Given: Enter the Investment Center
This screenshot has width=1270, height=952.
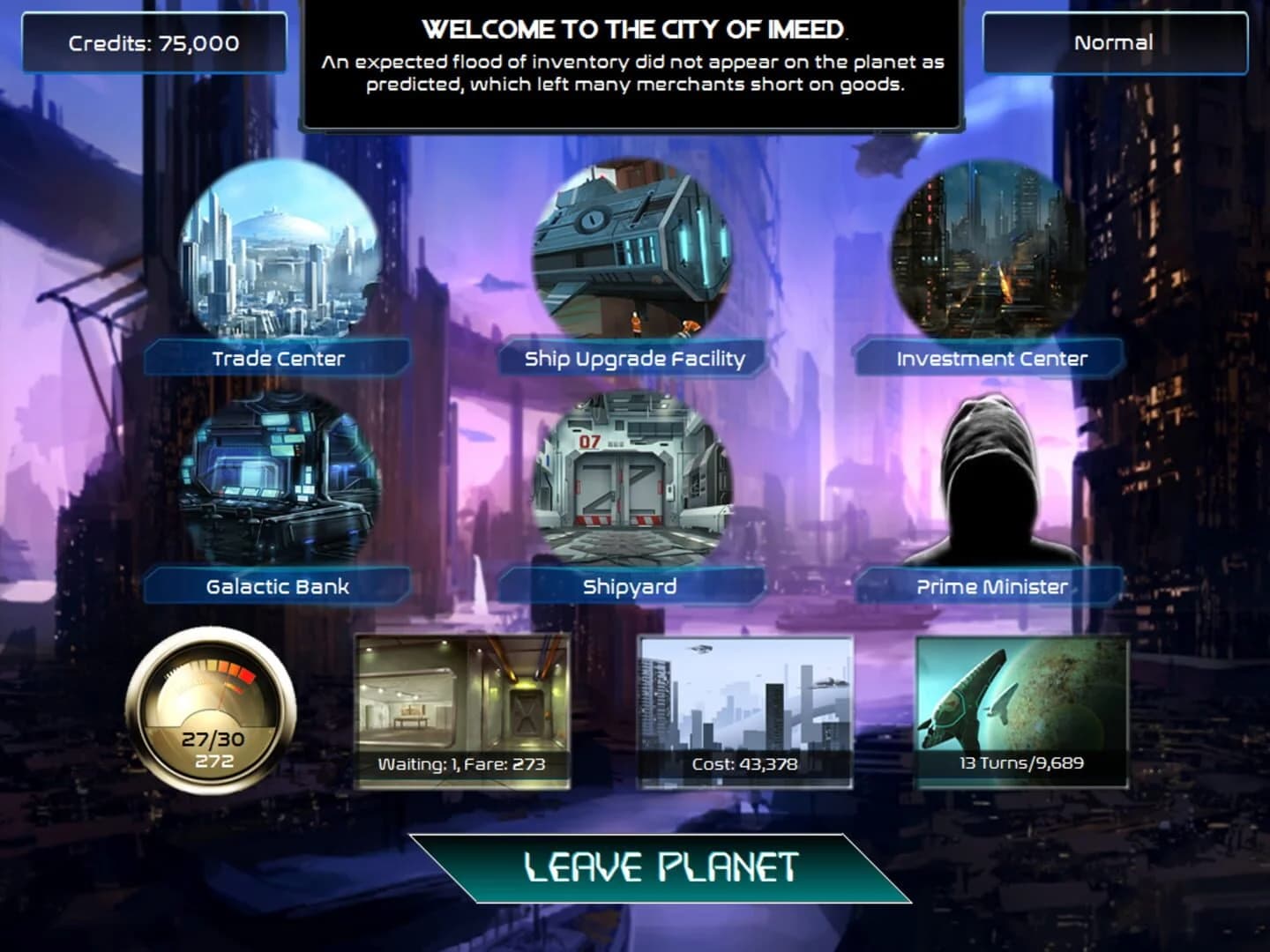Looking at the screenshot, I should 983,256.
